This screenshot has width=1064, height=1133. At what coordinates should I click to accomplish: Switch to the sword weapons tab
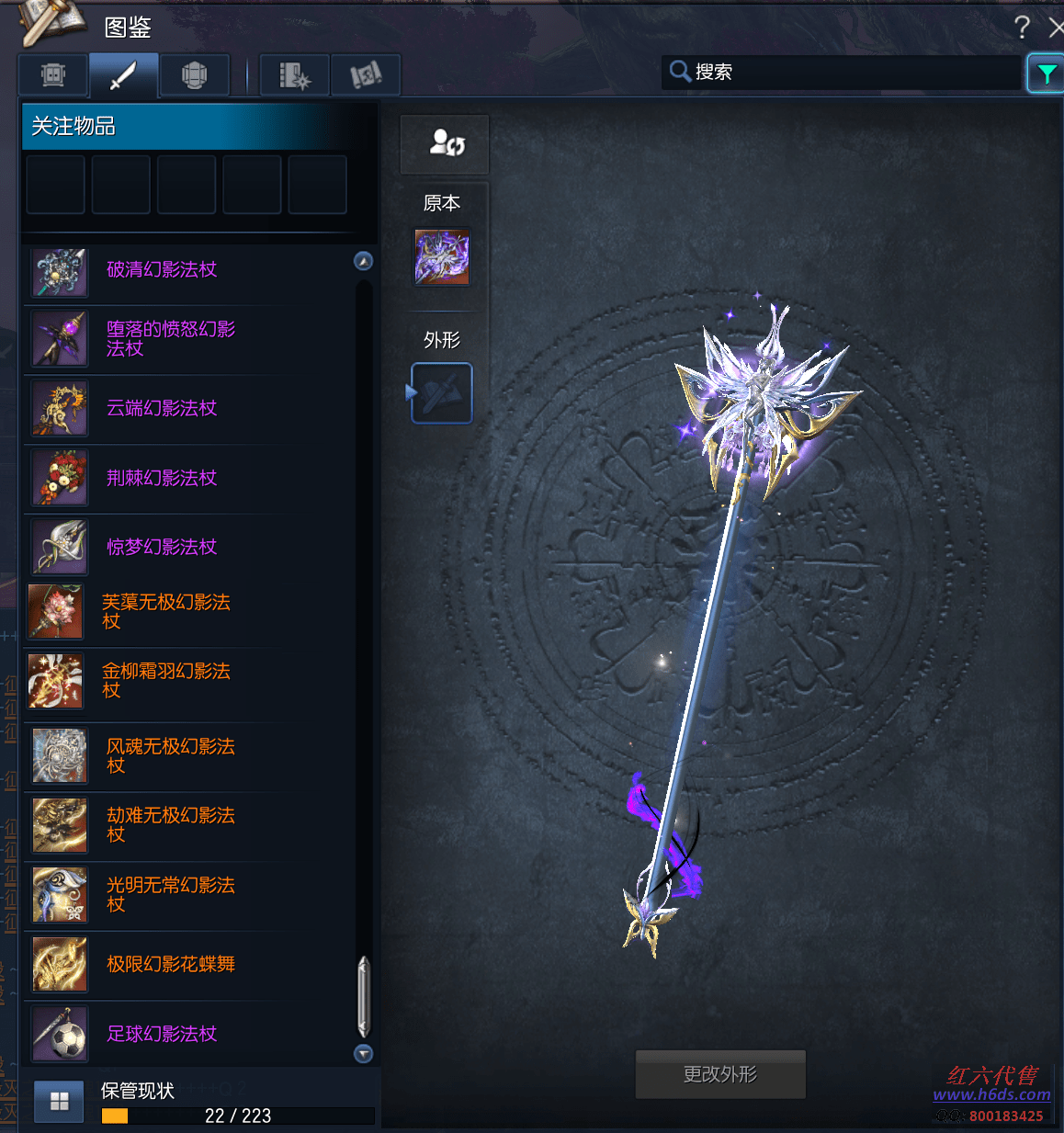[x=123, y=75]
